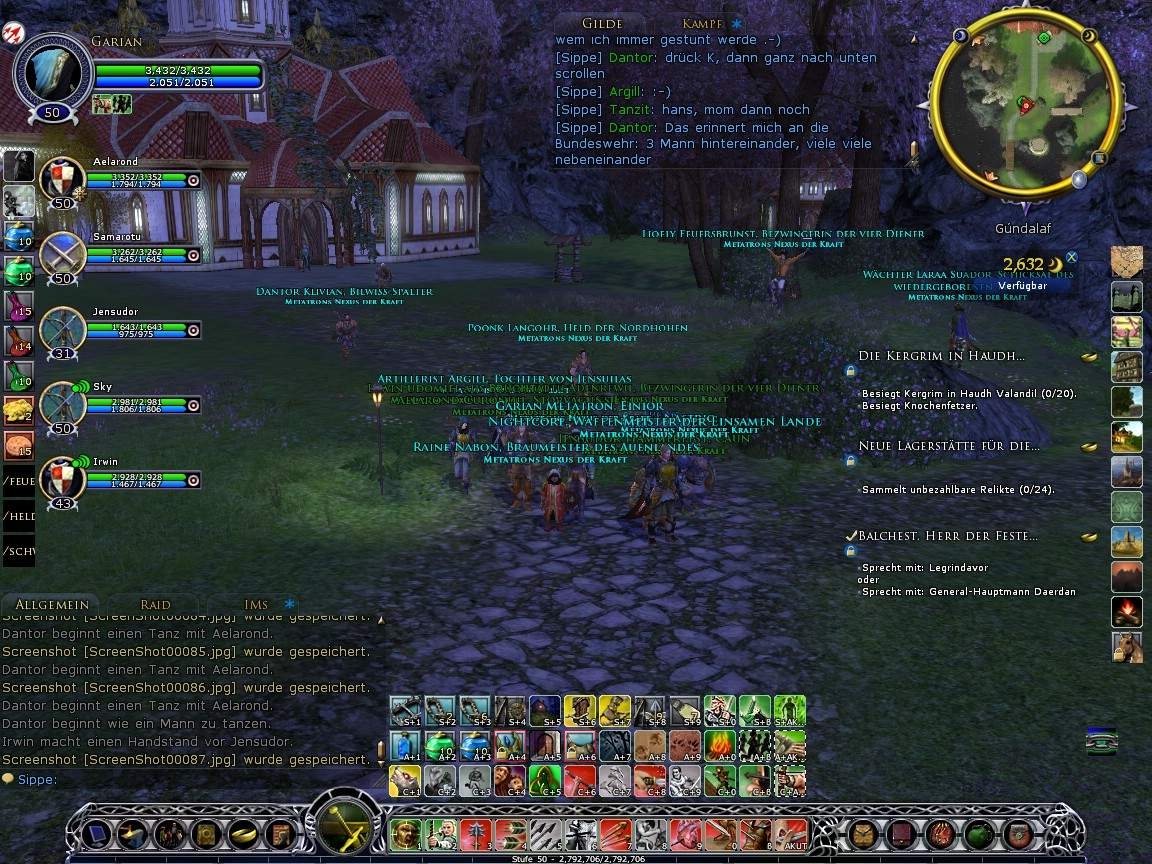
Task: Switch to the Raid chat tab
Action: [155, 604]
